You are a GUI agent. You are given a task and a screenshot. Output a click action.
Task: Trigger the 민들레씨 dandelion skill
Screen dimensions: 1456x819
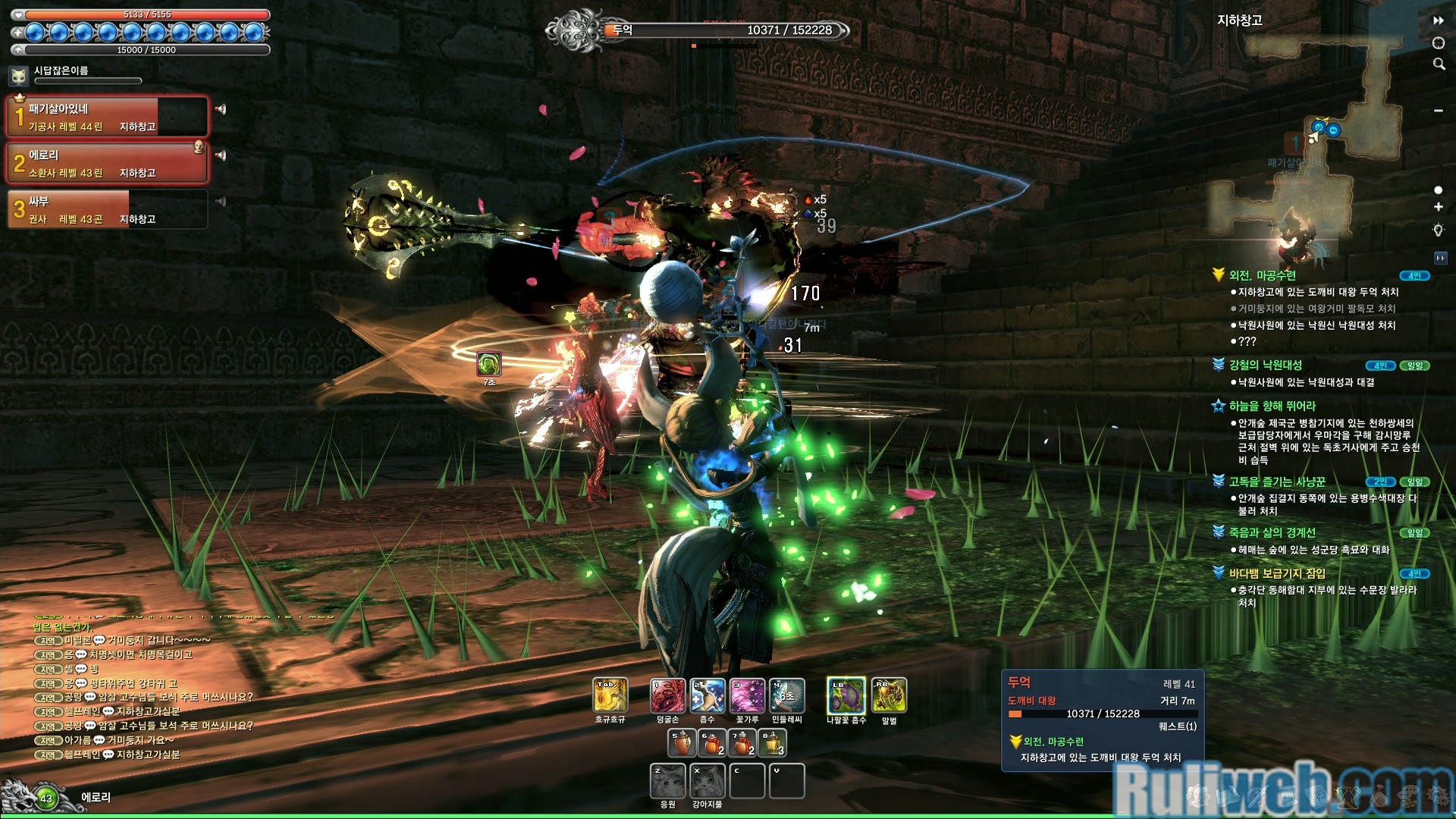(x=786, y=695)
